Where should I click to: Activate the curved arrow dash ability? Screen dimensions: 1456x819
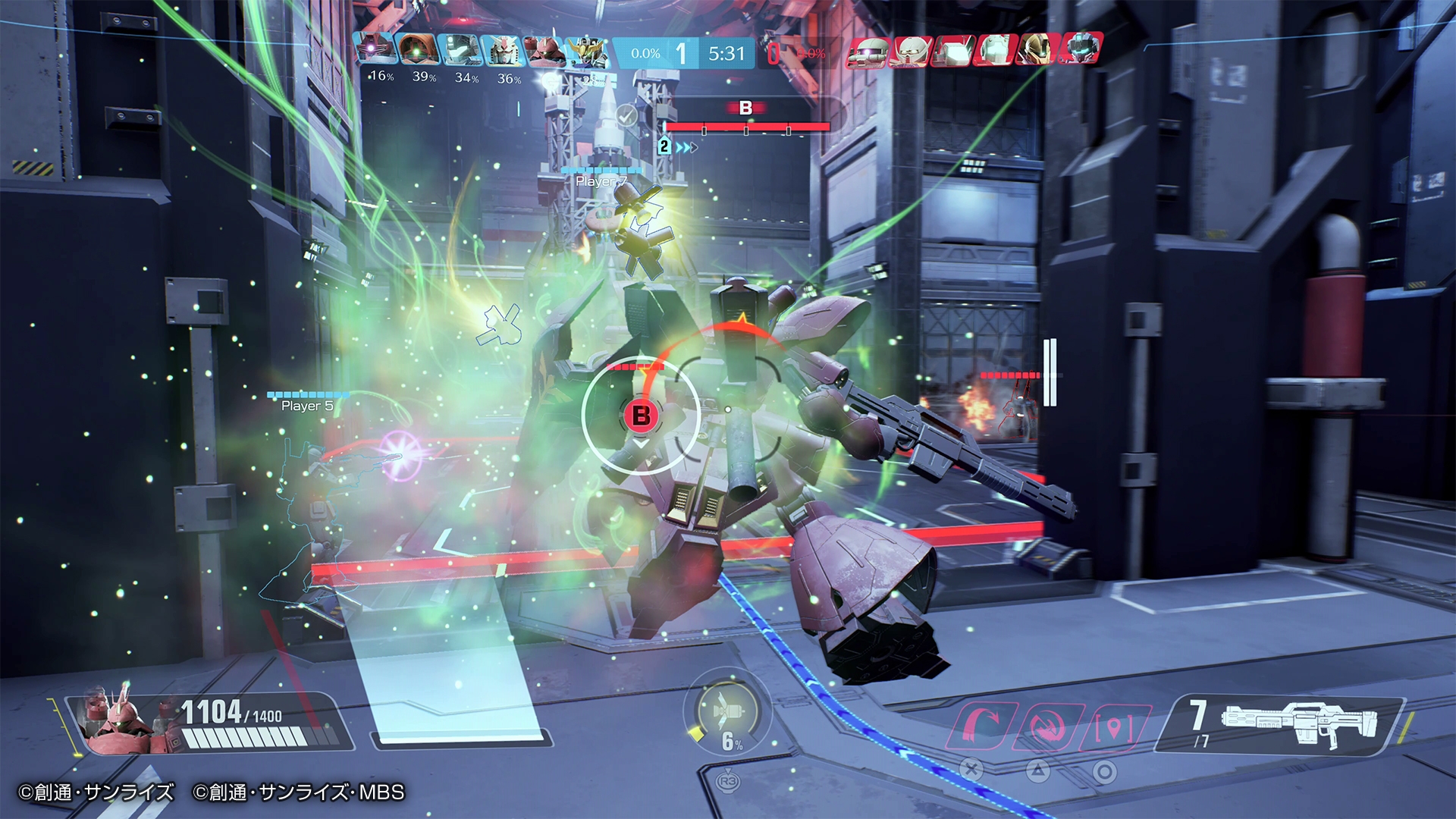pos(982,726)
